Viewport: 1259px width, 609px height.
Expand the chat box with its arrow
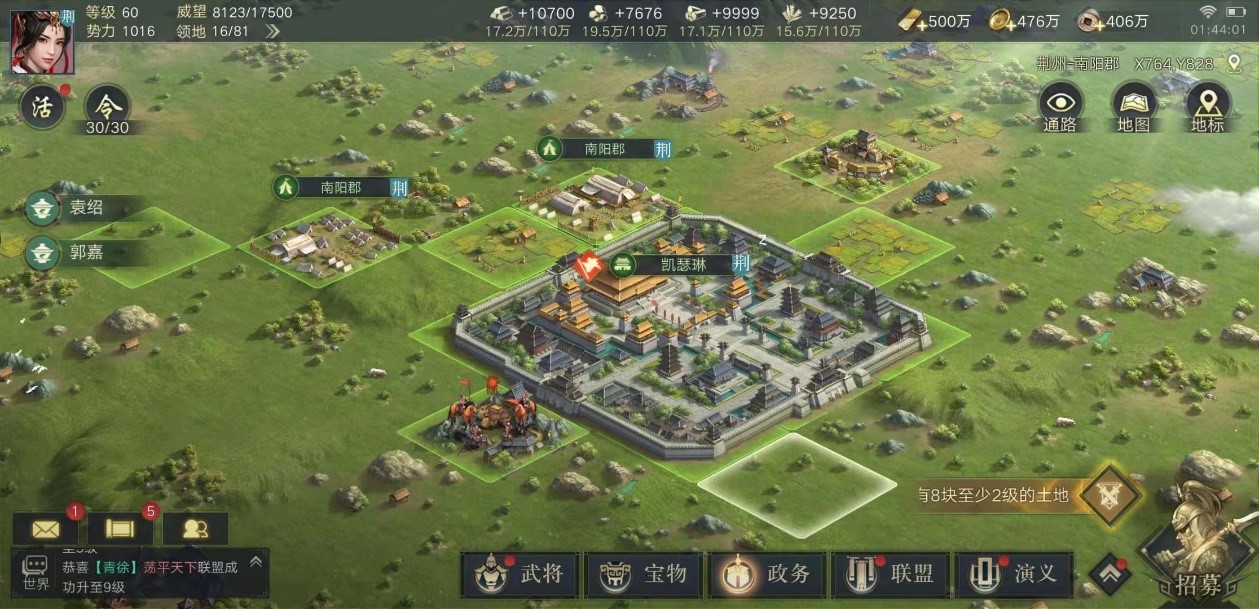coord(255,563)
